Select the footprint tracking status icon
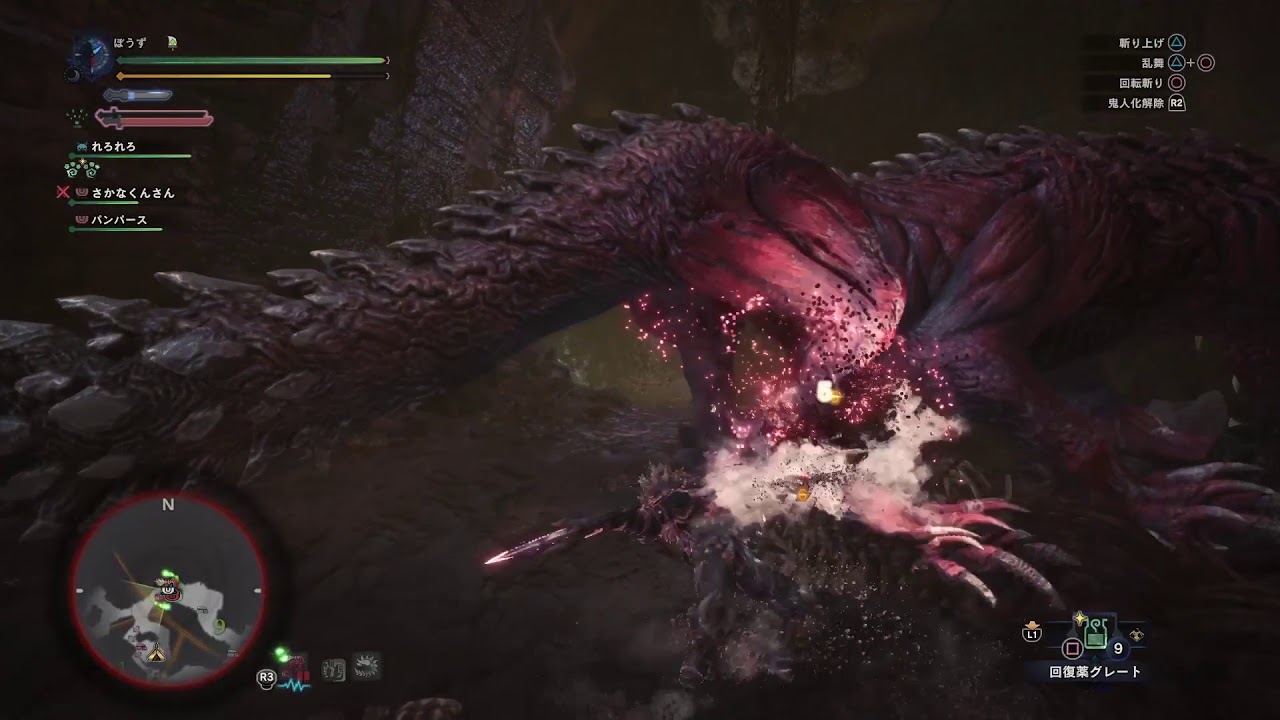Viewport: 1280px width, 720px height. tap(334, 669)
